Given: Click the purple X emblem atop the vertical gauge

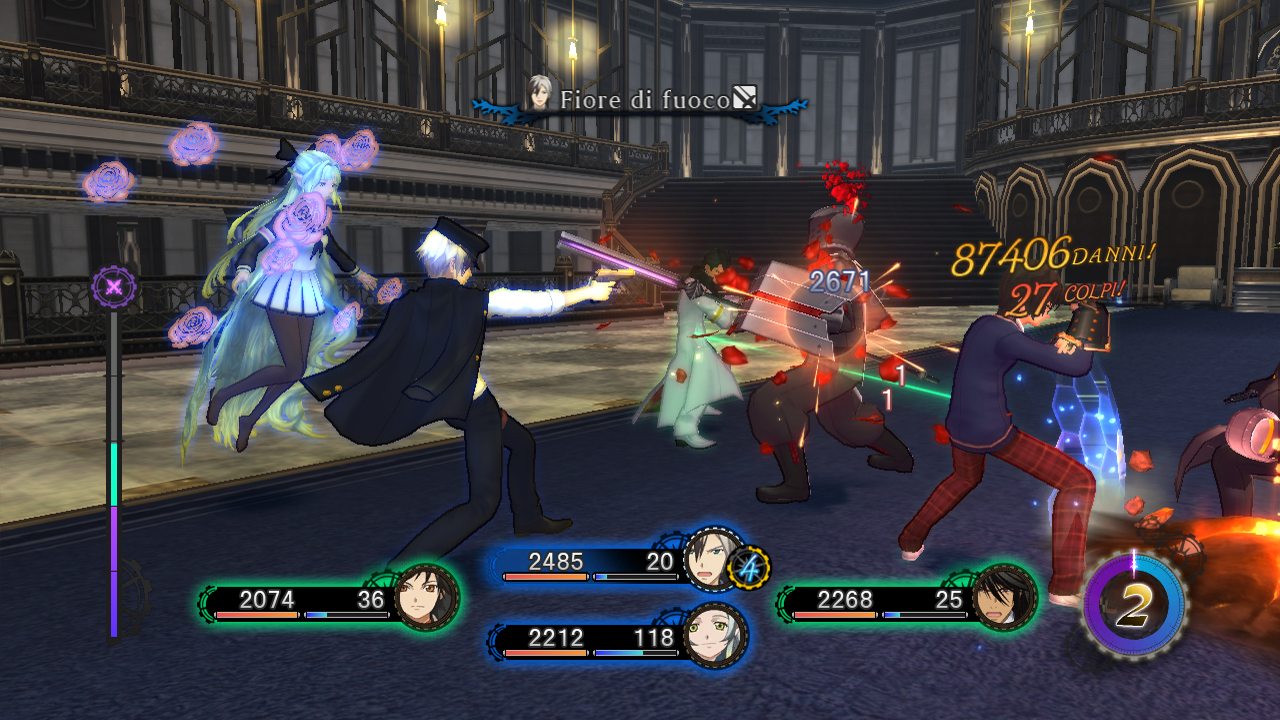Looking at the screenshot, I should (114, 288).
